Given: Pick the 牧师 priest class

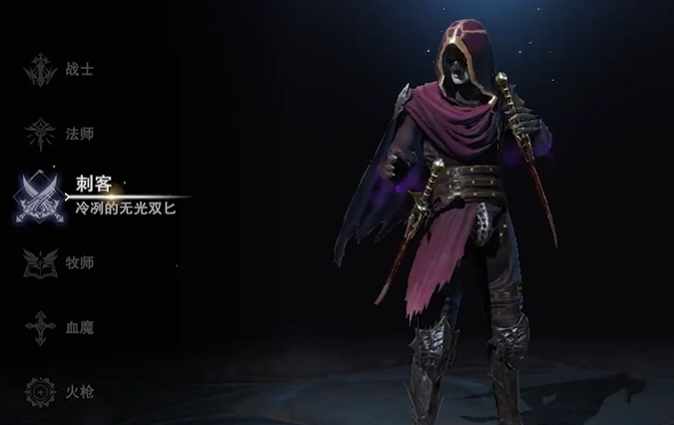Looking at the screenshot, I should click(x=60, y=263).
